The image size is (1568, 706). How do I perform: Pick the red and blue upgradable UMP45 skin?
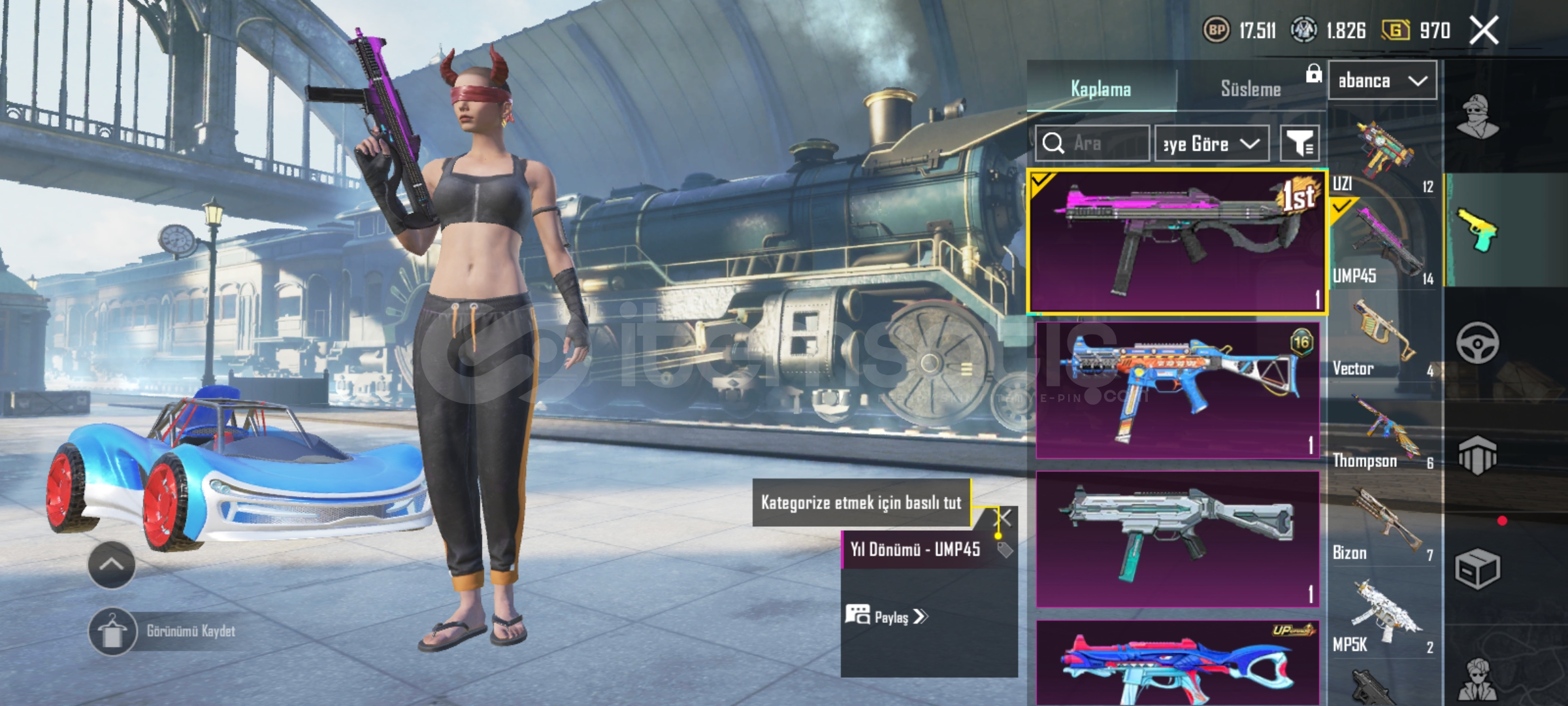click(1177, 664)
